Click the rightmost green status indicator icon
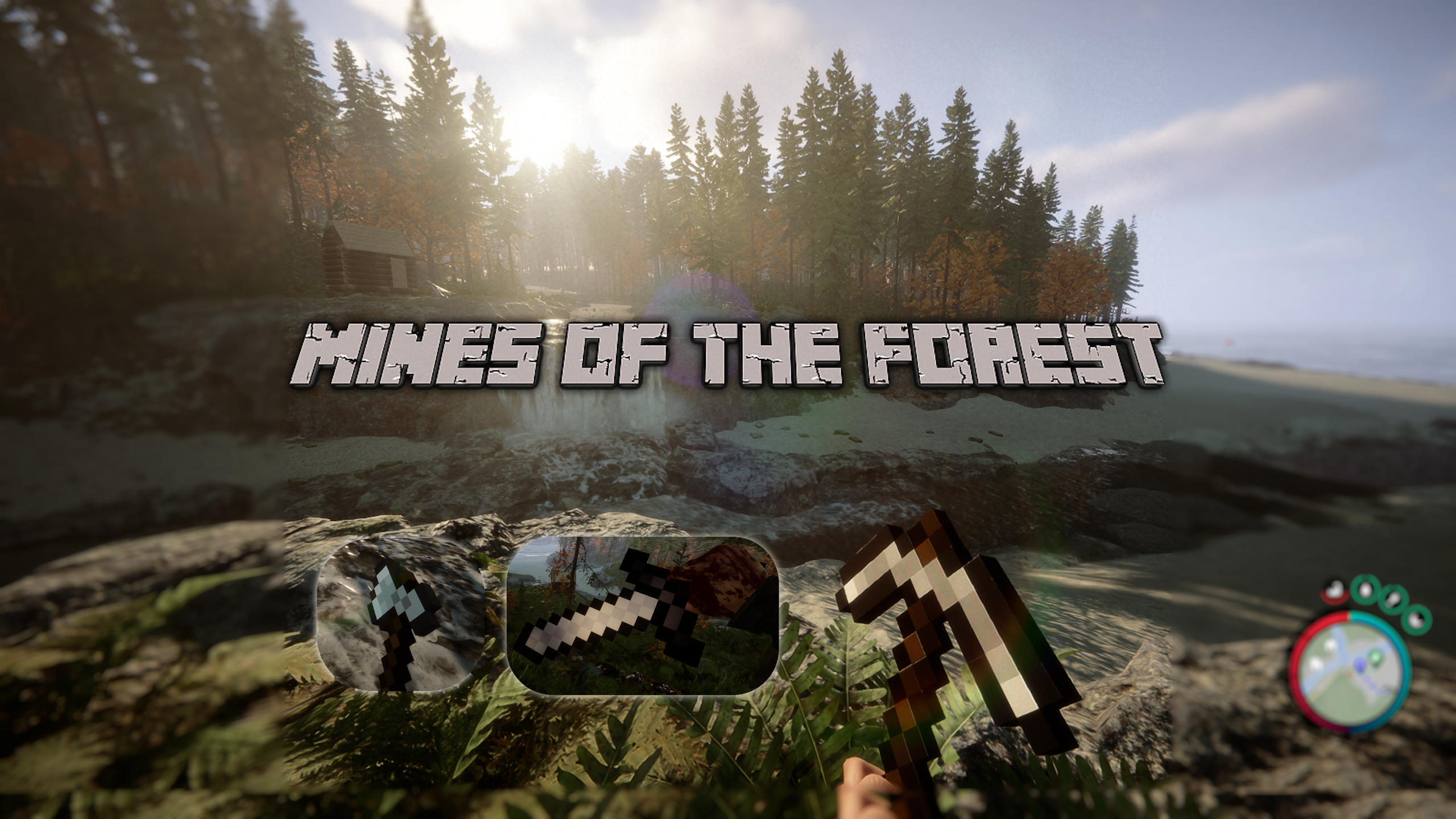The image size is (1456, 819). pyautogui.click(x=1416, y=620)
